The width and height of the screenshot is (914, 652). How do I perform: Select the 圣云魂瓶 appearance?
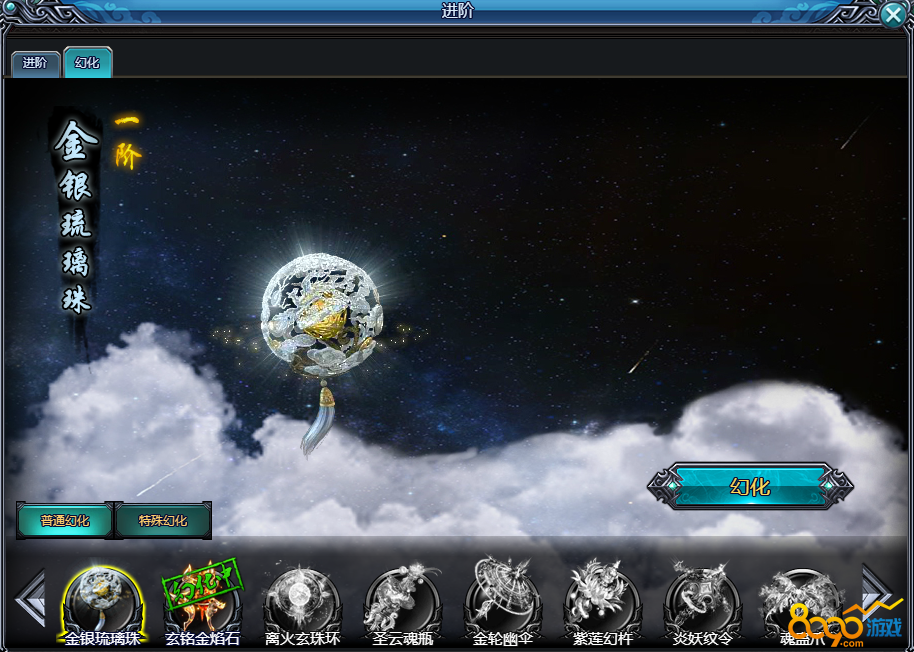[402, 603]
